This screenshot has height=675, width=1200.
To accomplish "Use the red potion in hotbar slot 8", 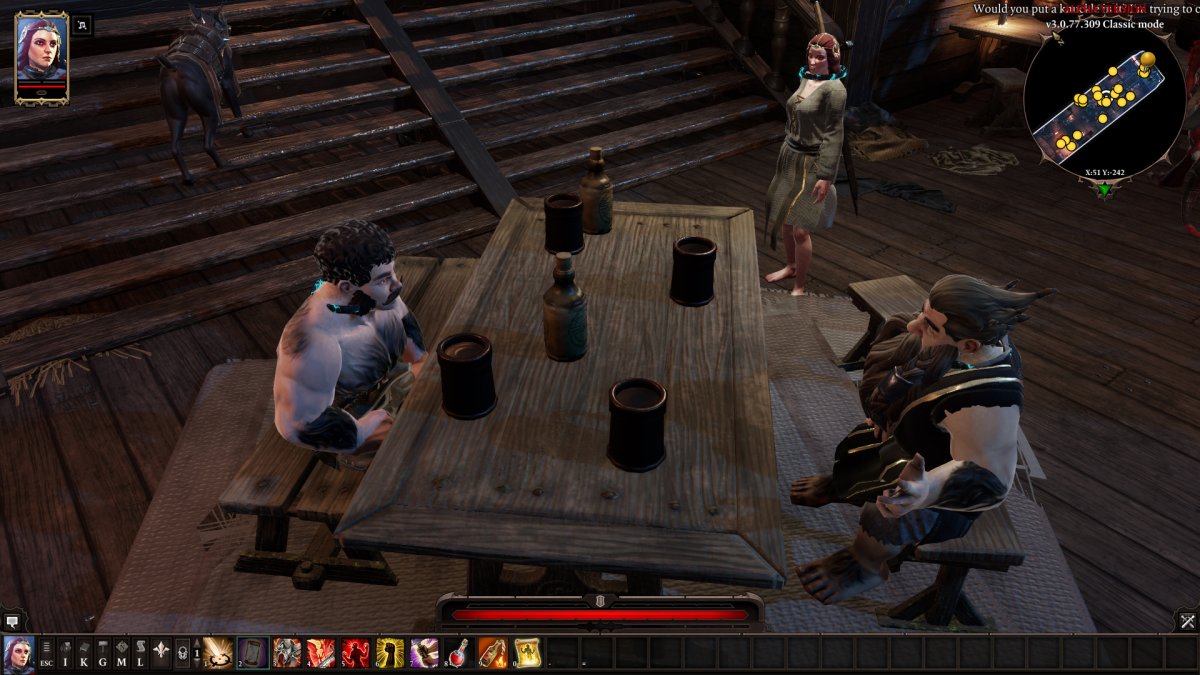I will (459, 653).
